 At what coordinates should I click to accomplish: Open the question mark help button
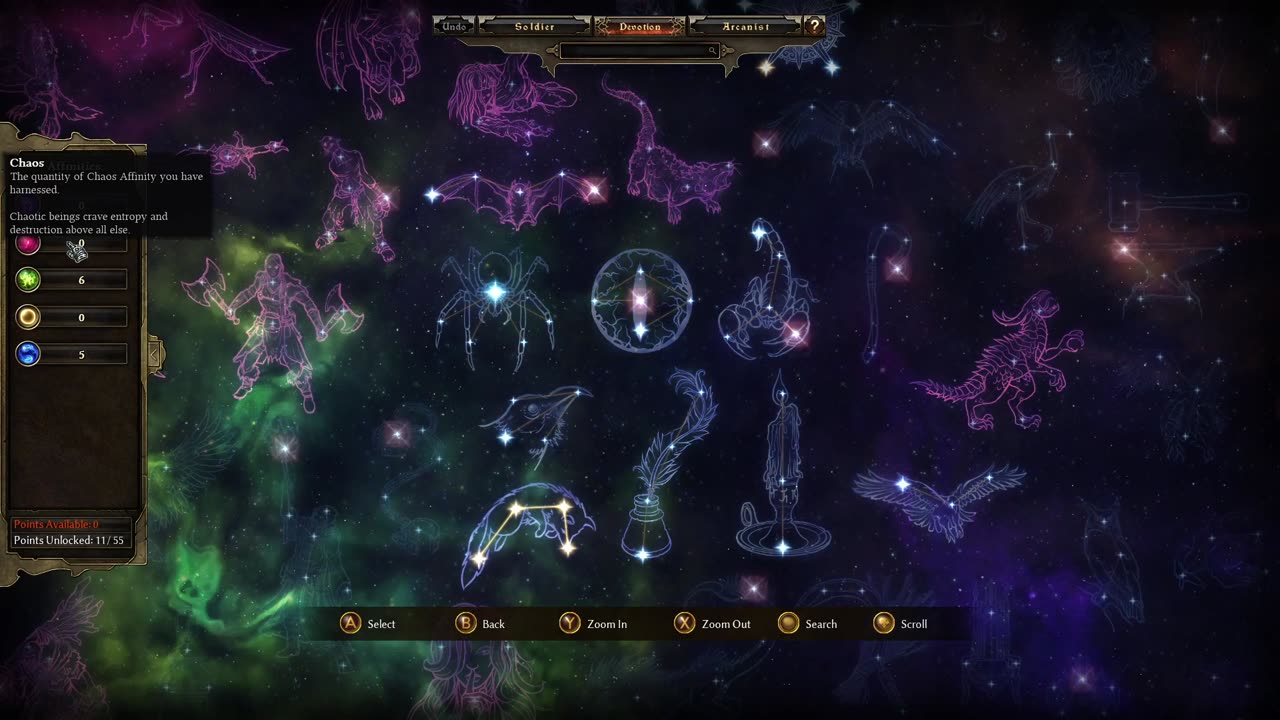(x=815, y=27)
